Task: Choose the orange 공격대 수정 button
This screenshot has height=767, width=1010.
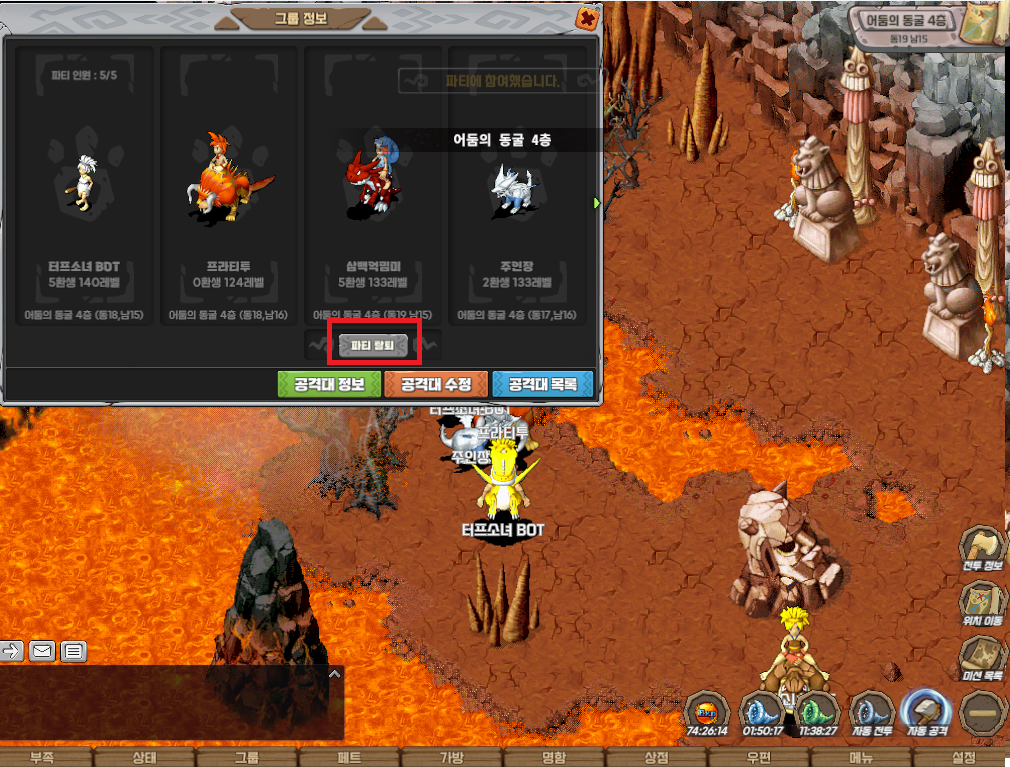Action: coord(436,384)
